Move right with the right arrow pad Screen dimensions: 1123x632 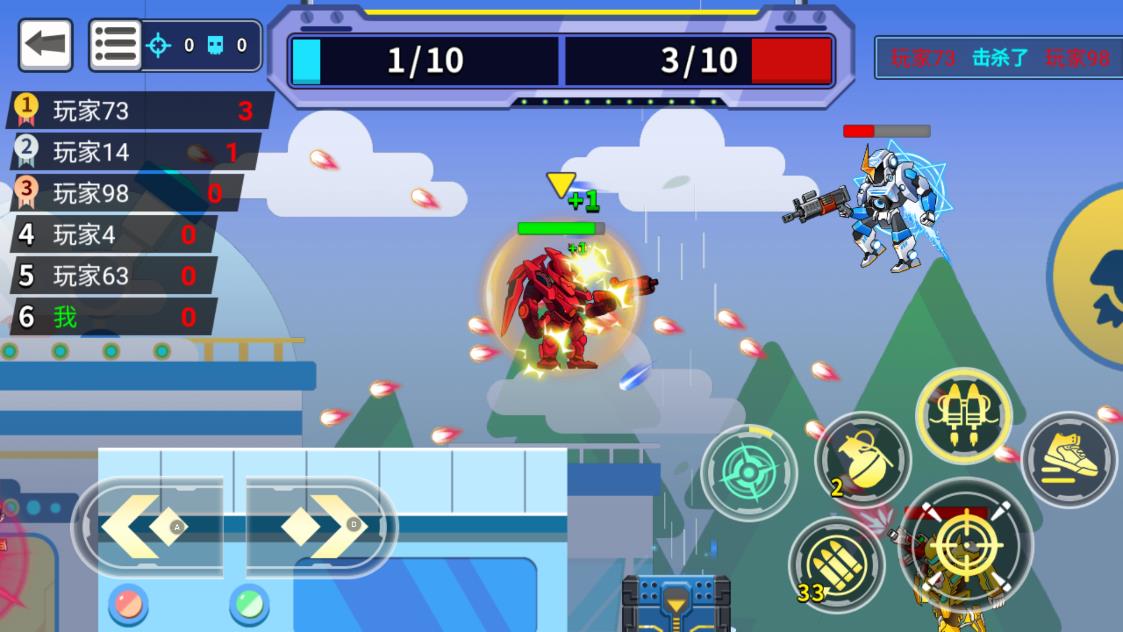322,525
